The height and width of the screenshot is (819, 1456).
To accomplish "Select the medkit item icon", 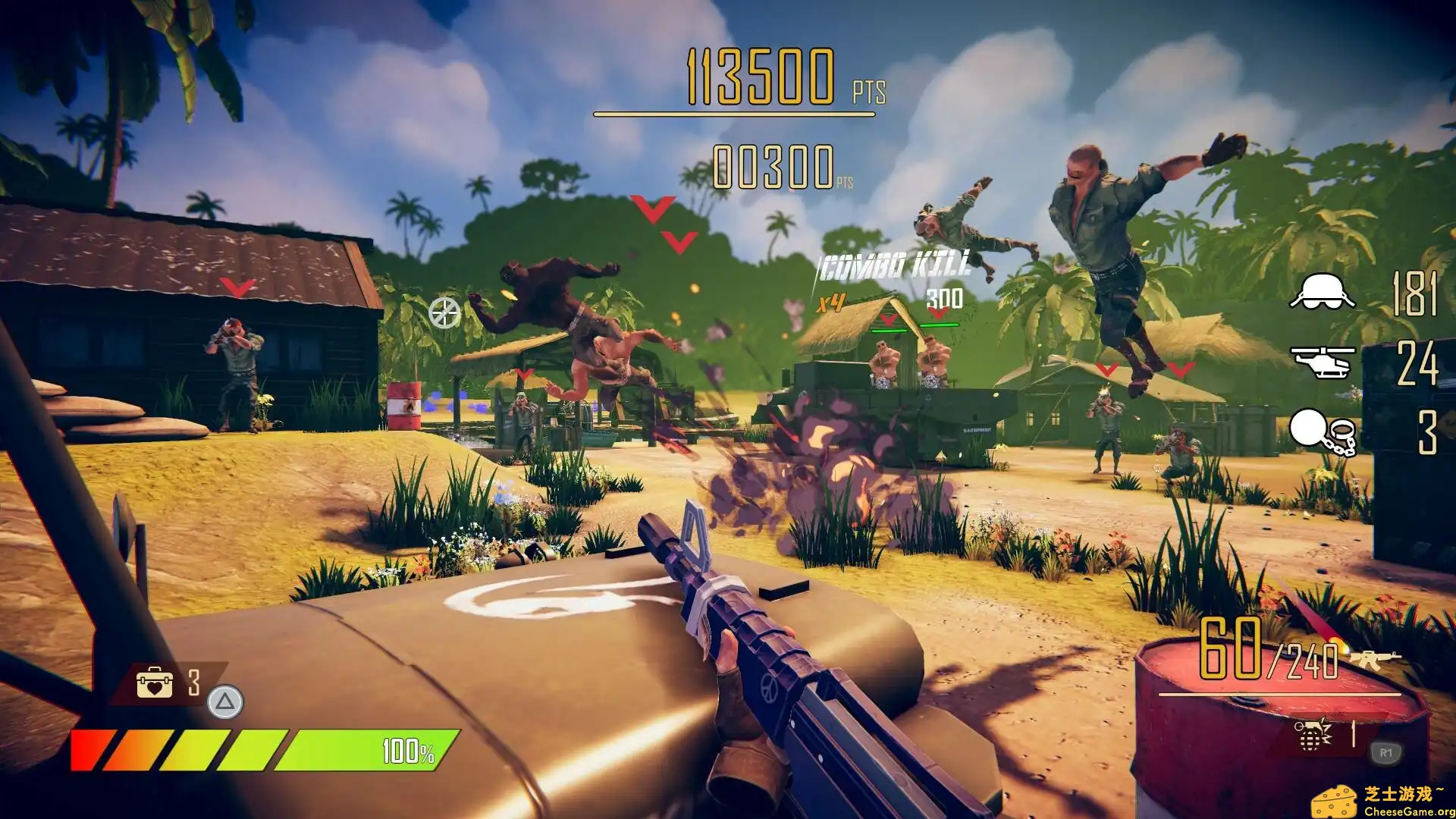I will pyautogui.click(x=154, y=682).
